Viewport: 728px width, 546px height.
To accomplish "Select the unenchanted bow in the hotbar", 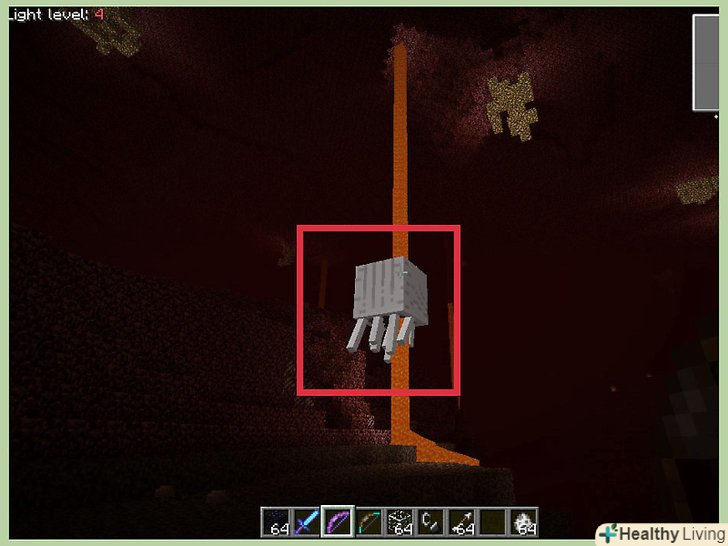I will tap(369, 522).
